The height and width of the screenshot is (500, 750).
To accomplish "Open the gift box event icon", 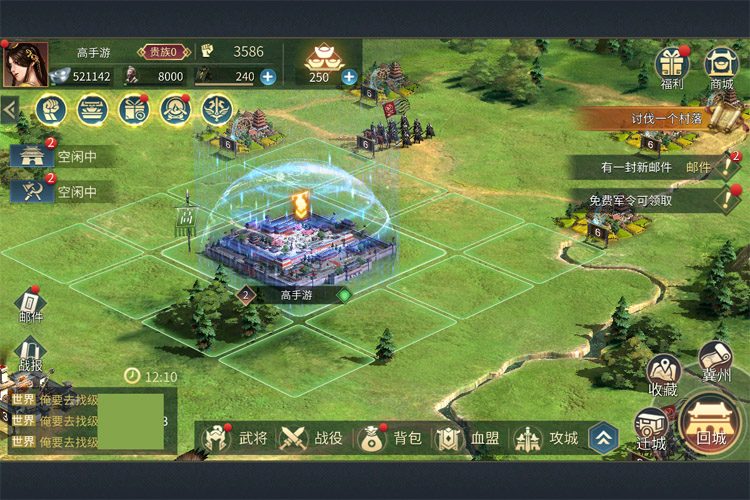I will [133, 109].
